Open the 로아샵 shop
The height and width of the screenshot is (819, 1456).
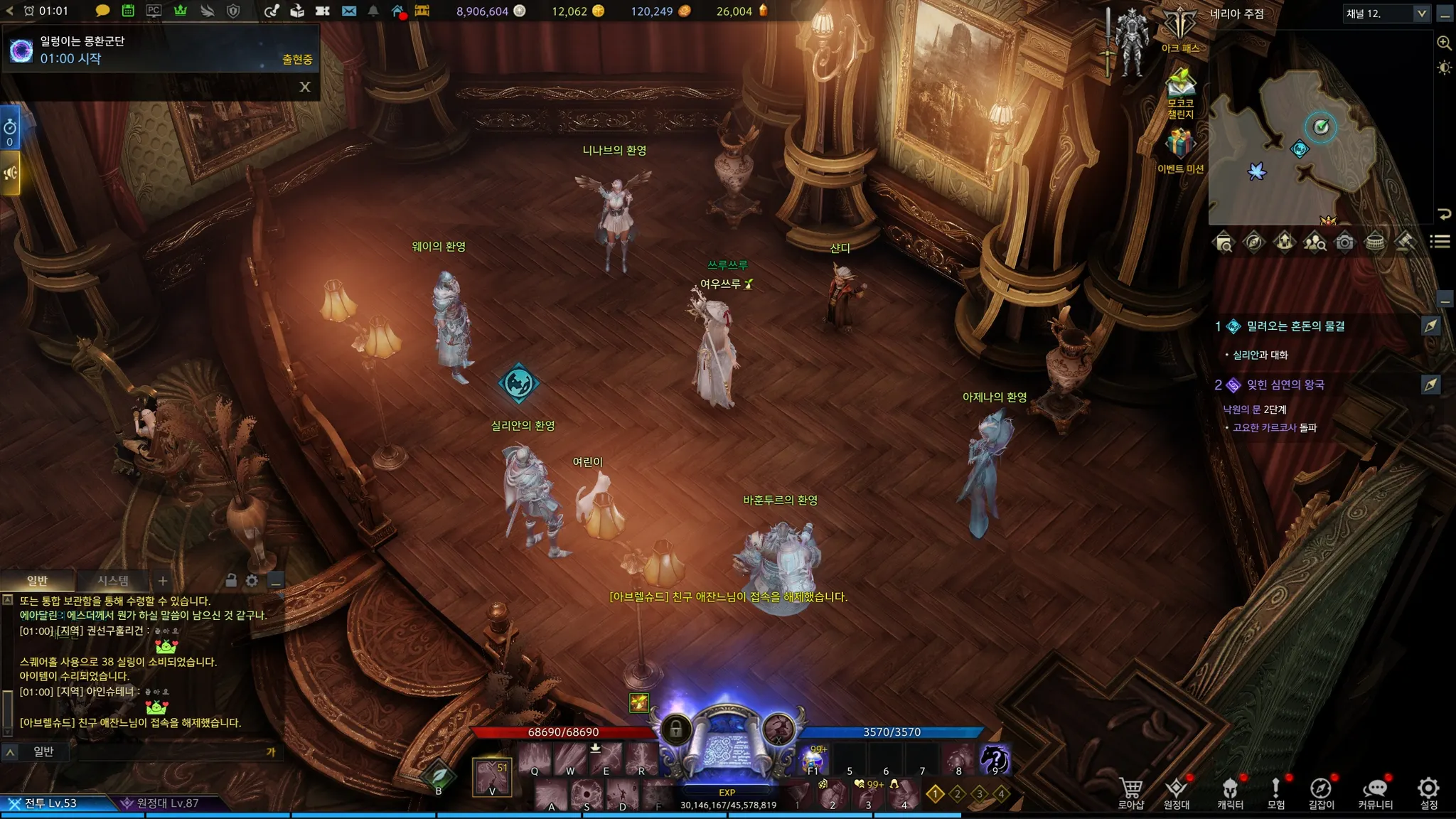pos(1130,793)
